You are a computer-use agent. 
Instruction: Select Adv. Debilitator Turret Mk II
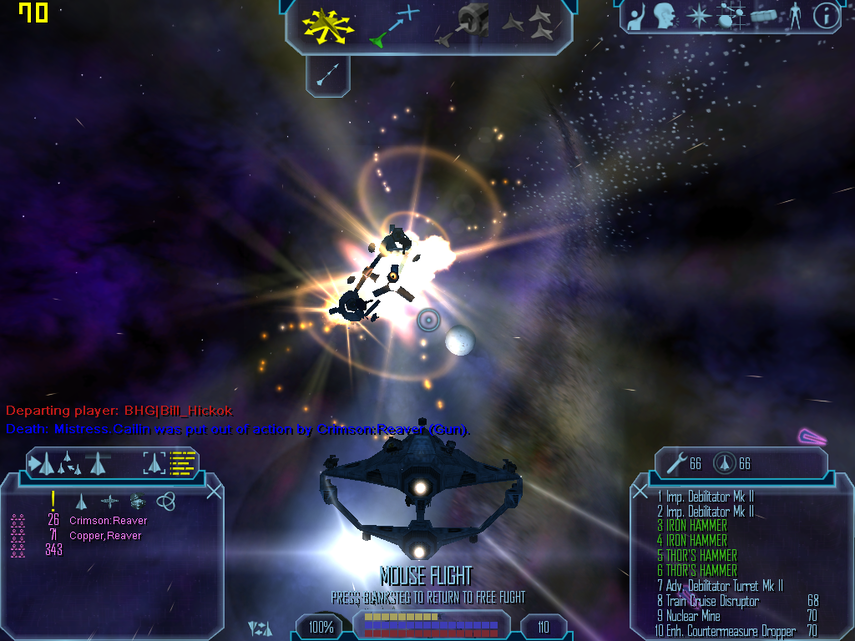coord(719,586)
